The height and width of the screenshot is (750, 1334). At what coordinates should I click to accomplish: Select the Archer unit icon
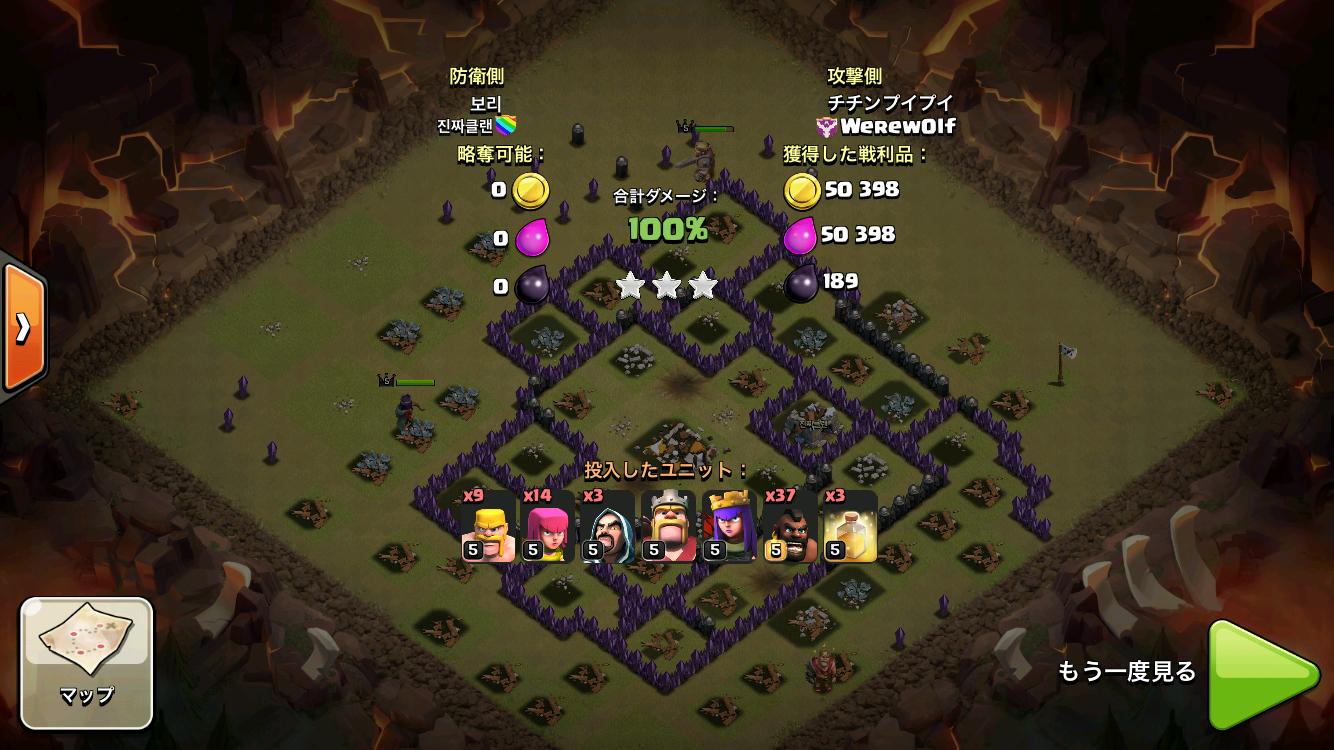[x=548, y=527]
